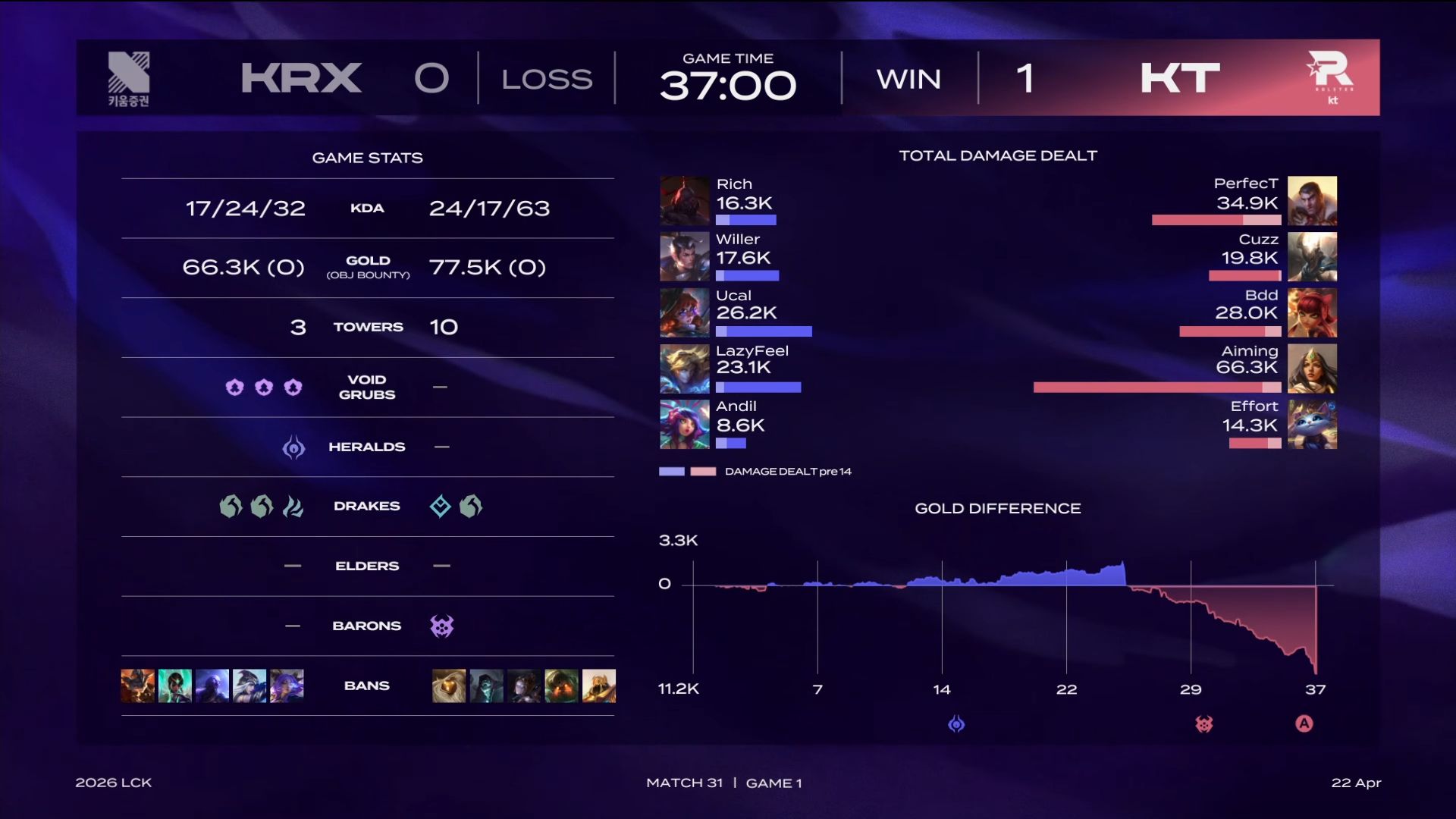Click the blue DAMAGE DEALT pre 14 legend swatch
1456x819 pixels.
(x=670, y=471)
